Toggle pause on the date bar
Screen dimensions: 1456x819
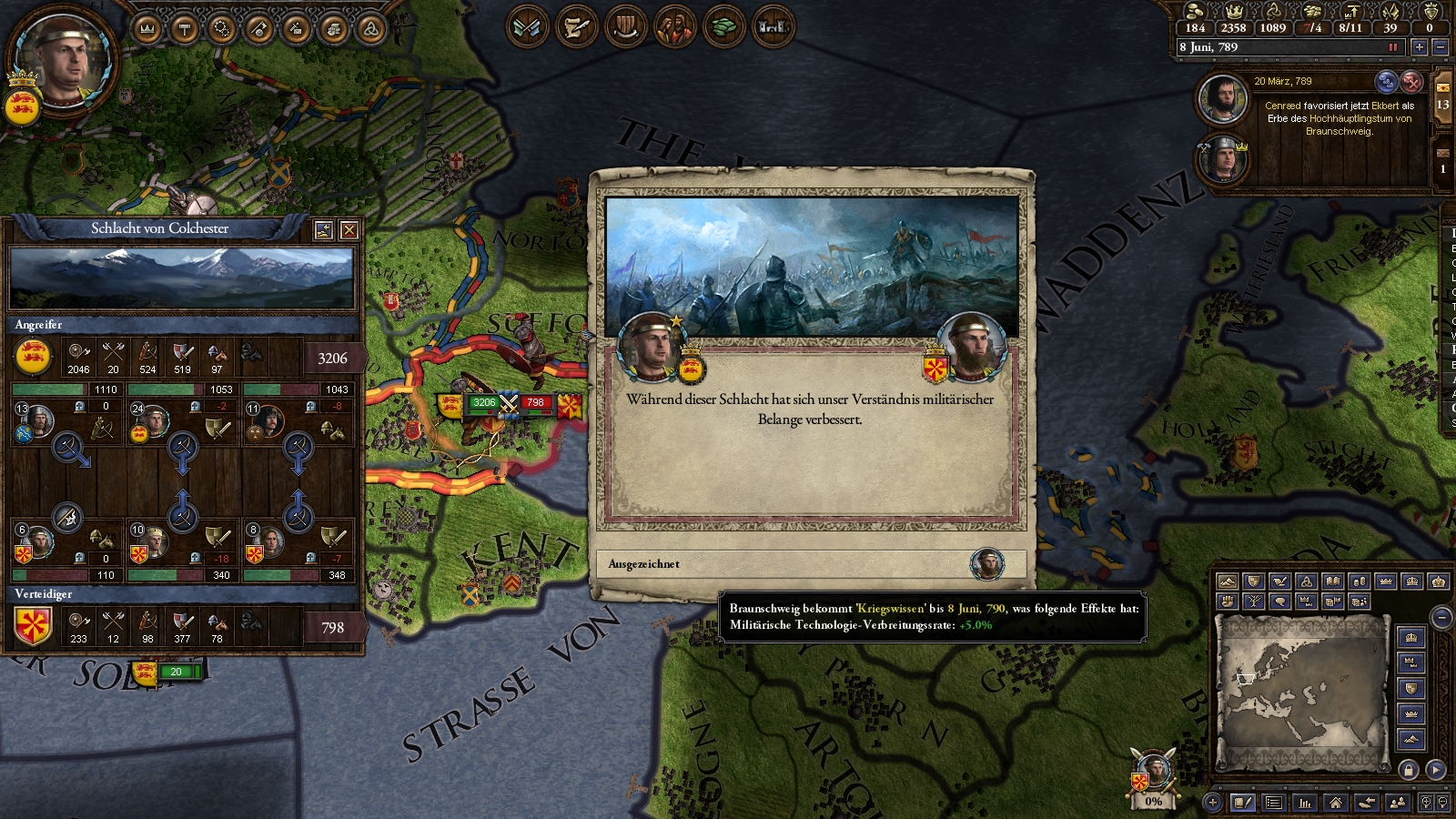point(1392,47)
